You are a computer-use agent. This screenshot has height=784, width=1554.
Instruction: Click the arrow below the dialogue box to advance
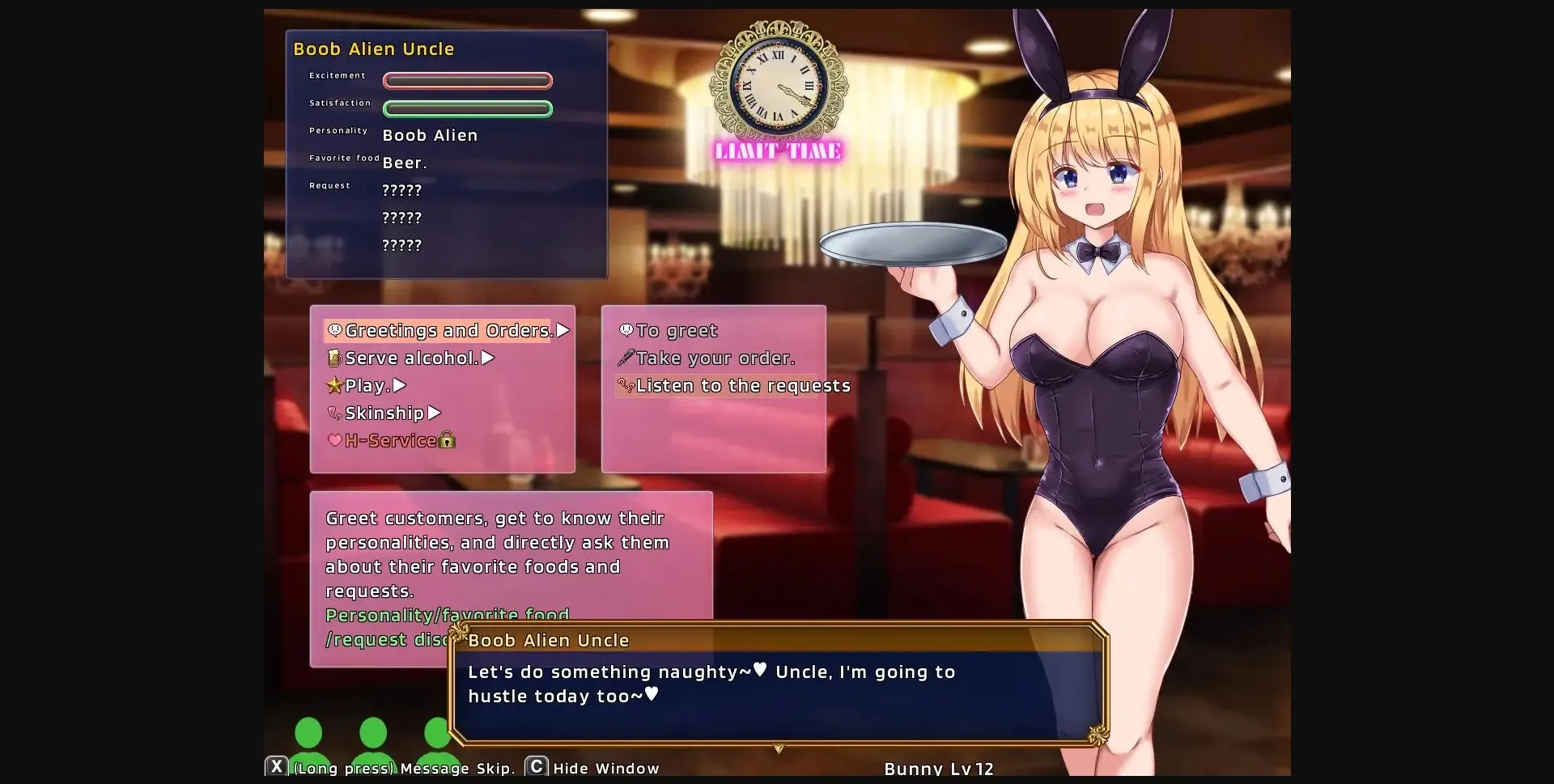point(779,749)
